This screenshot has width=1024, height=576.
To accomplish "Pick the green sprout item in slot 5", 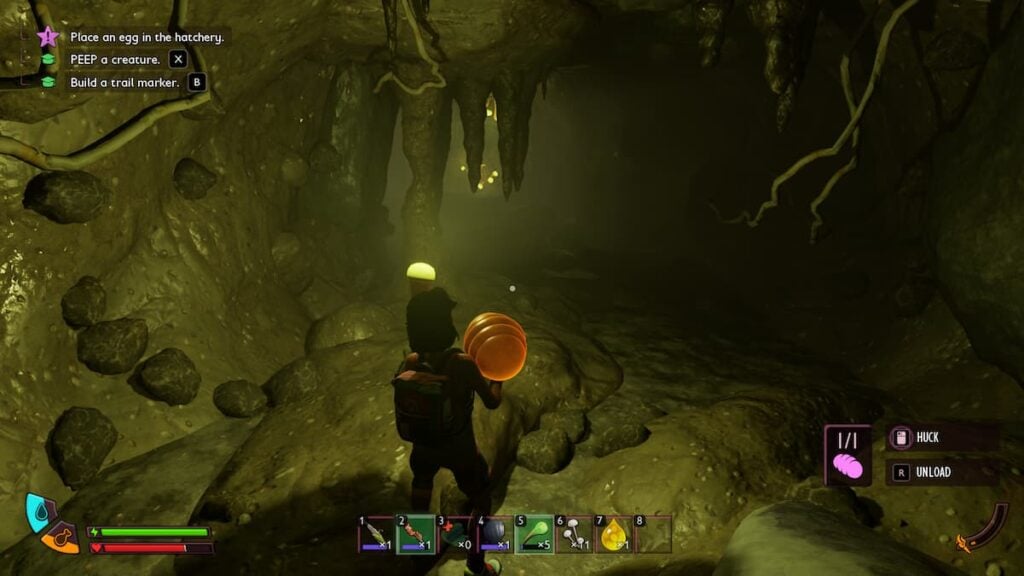I will click(533, 534).
